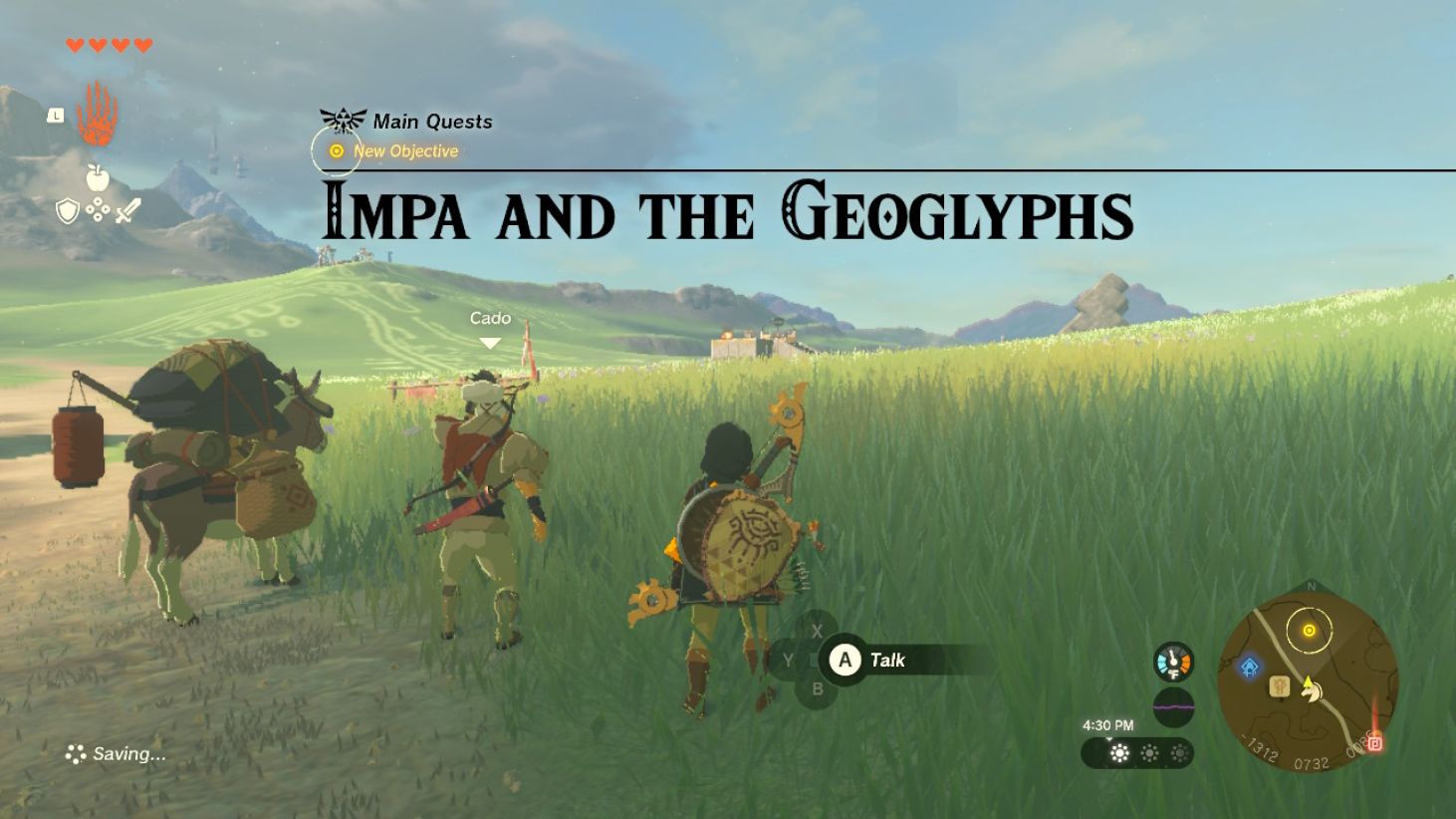This screenshot has width=1456, height=819.
Task: Toggle the first sunny weather forecast icon
Action: click(x=1120, y=754)
